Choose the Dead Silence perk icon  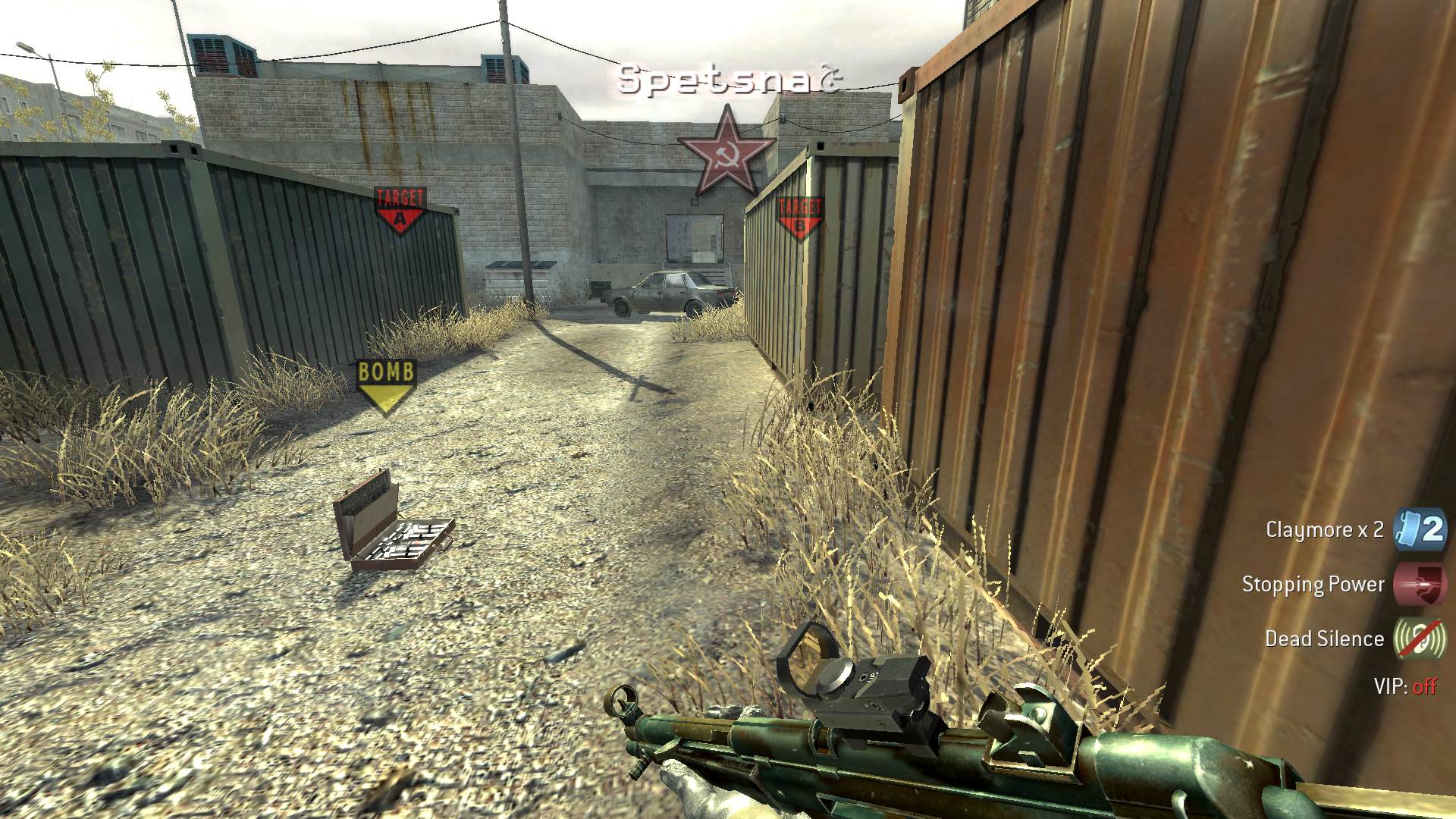(1420, 639)
